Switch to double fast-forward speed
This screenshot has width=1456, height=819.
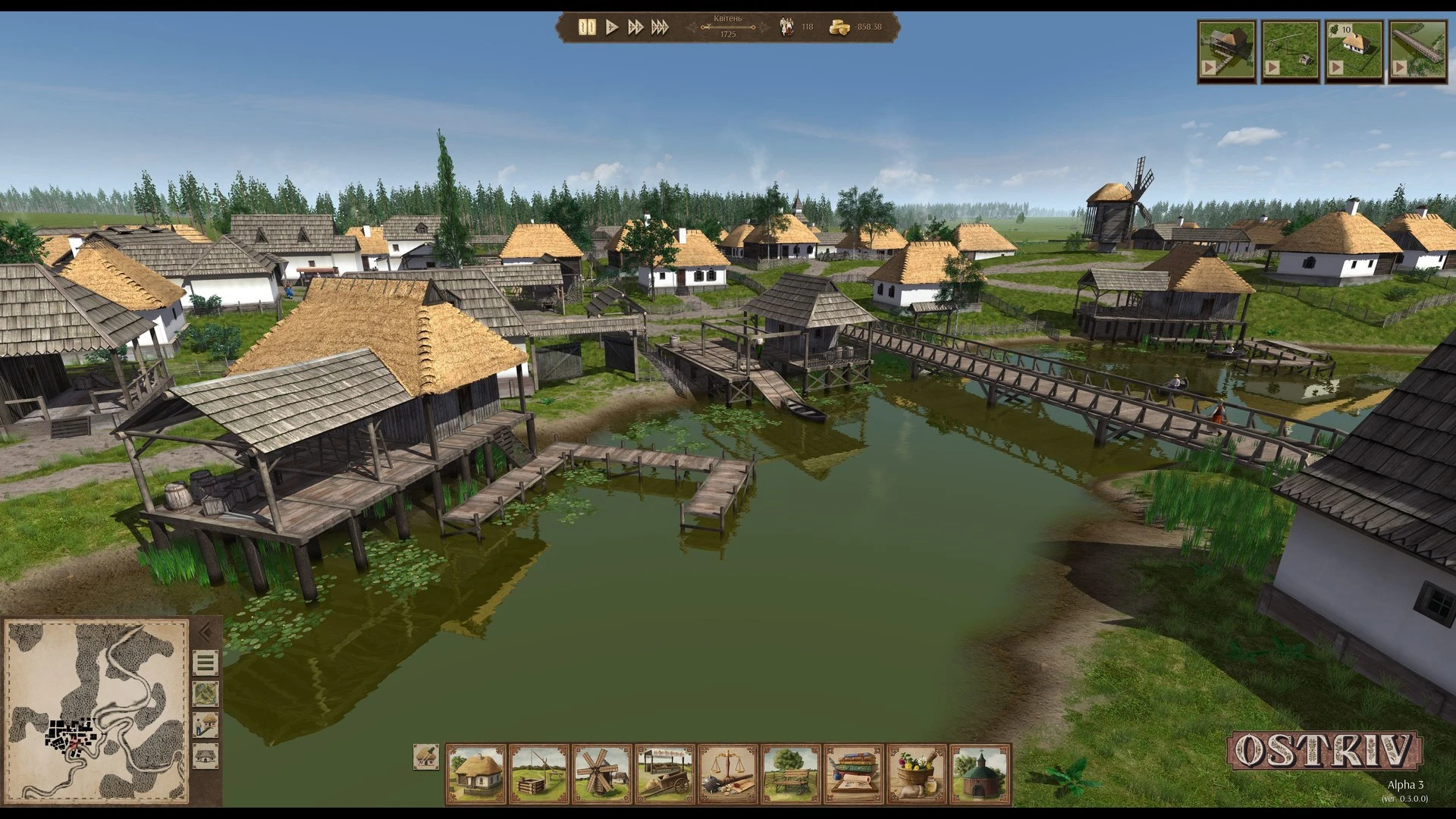(x=635, y=27)
